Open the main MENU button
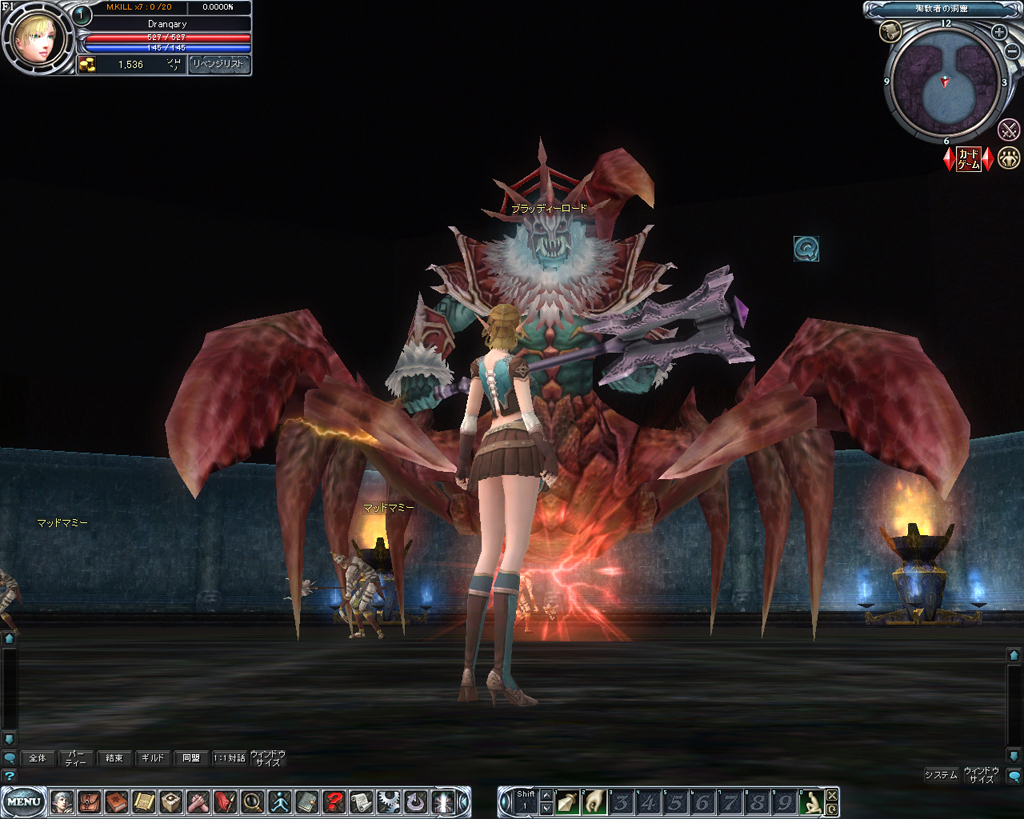Viewport: 1024px width, 819px height. coord(24,802)
